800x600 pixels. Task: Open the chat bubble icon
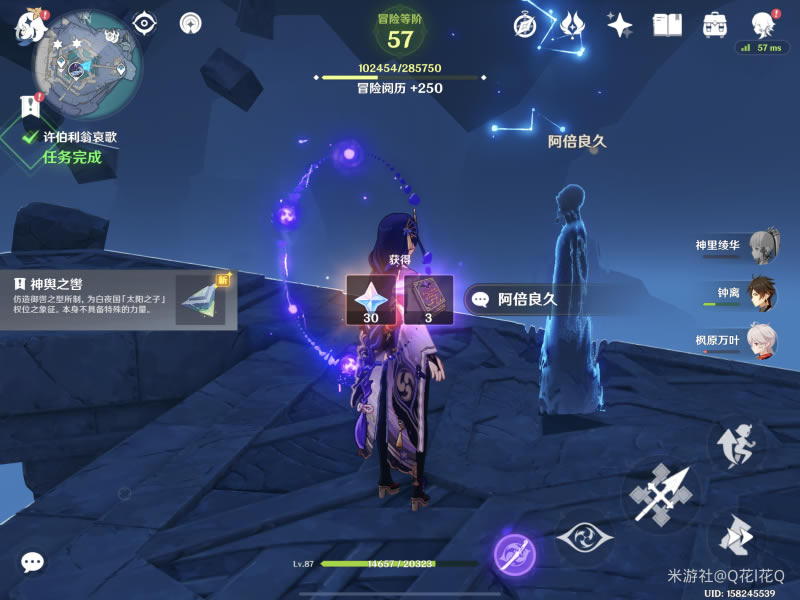click(32, 563)
